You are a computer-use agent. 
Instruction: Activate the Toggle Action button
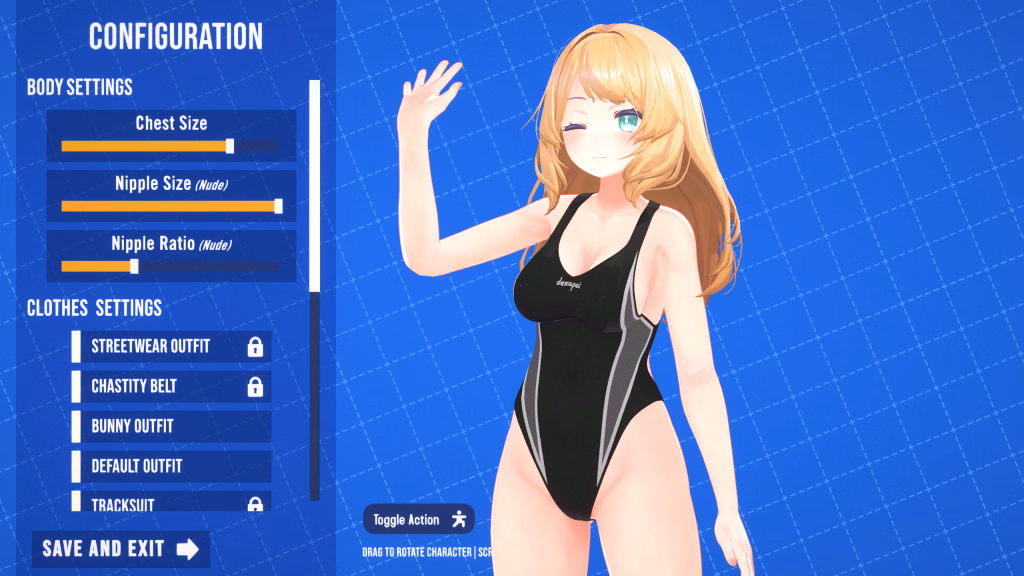click(418, 519)
